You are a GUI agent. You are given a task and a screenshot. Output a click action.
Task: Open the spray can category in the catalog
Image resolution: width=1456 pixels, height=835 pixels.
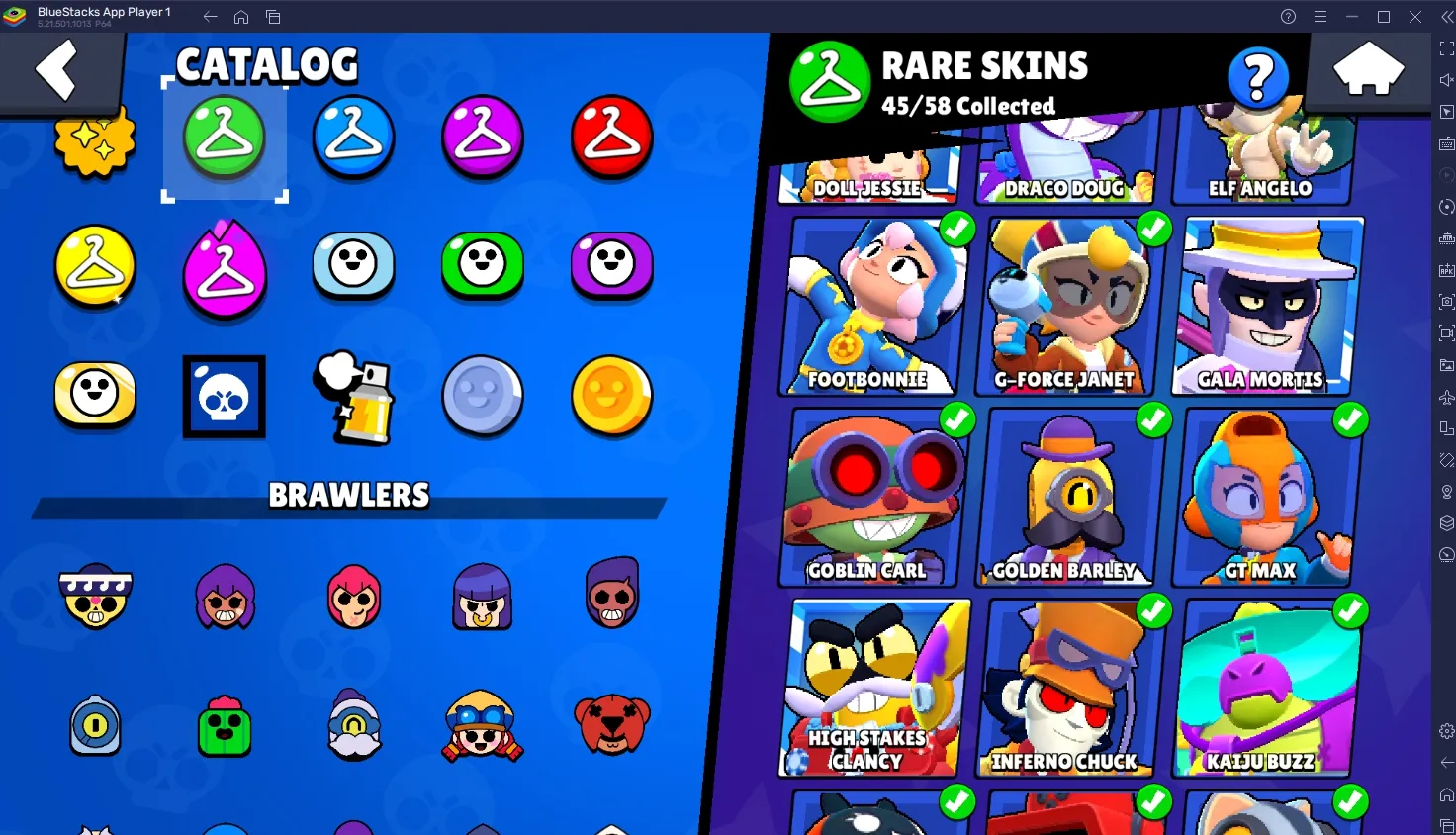[353, 397]
